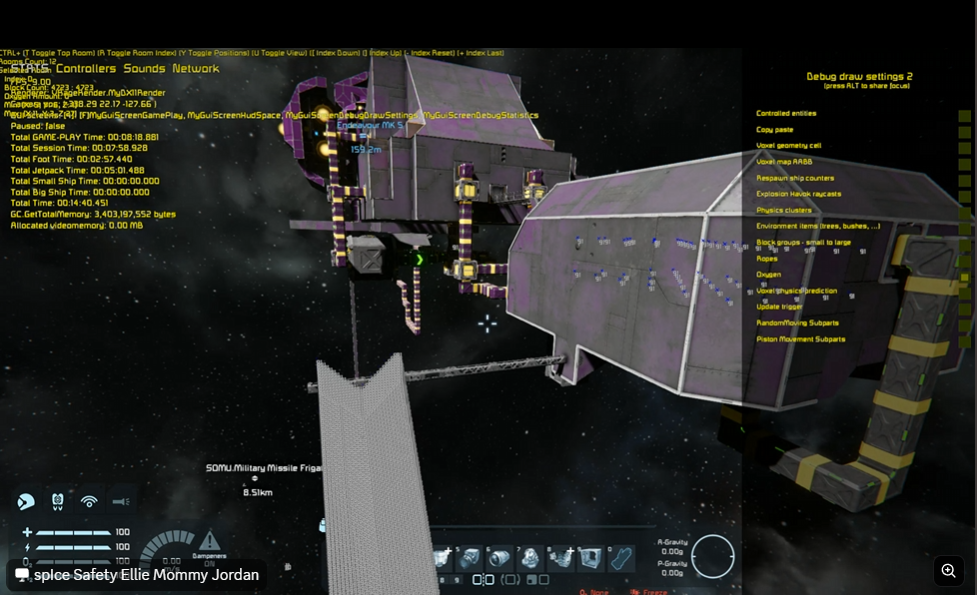Toggle the Ropes debug checkbox
Image resolution: width=977 pixels, height=595 pixels.
click(964, 260)
